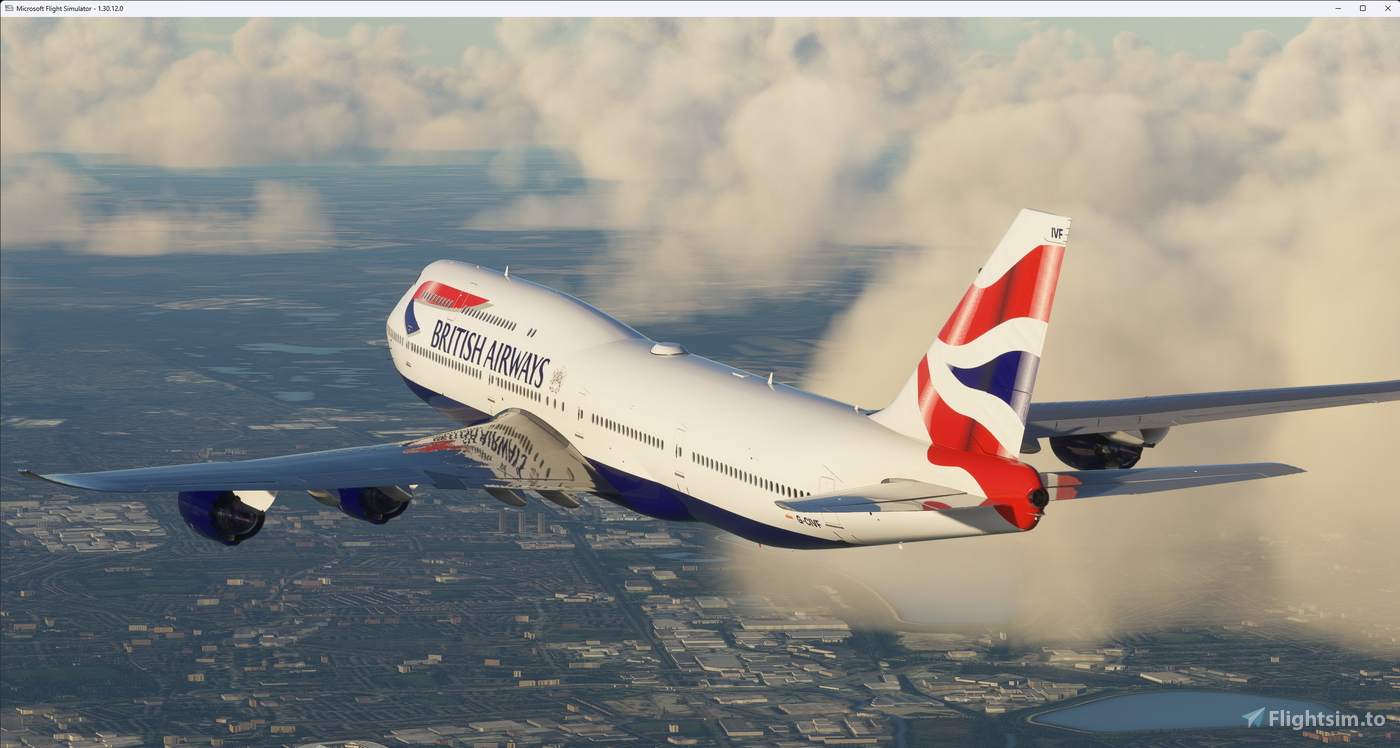The height and width of the screenshot is (748, 1400).
Task: Click the minimize icon on the title bar
Action: point(1337,8)
